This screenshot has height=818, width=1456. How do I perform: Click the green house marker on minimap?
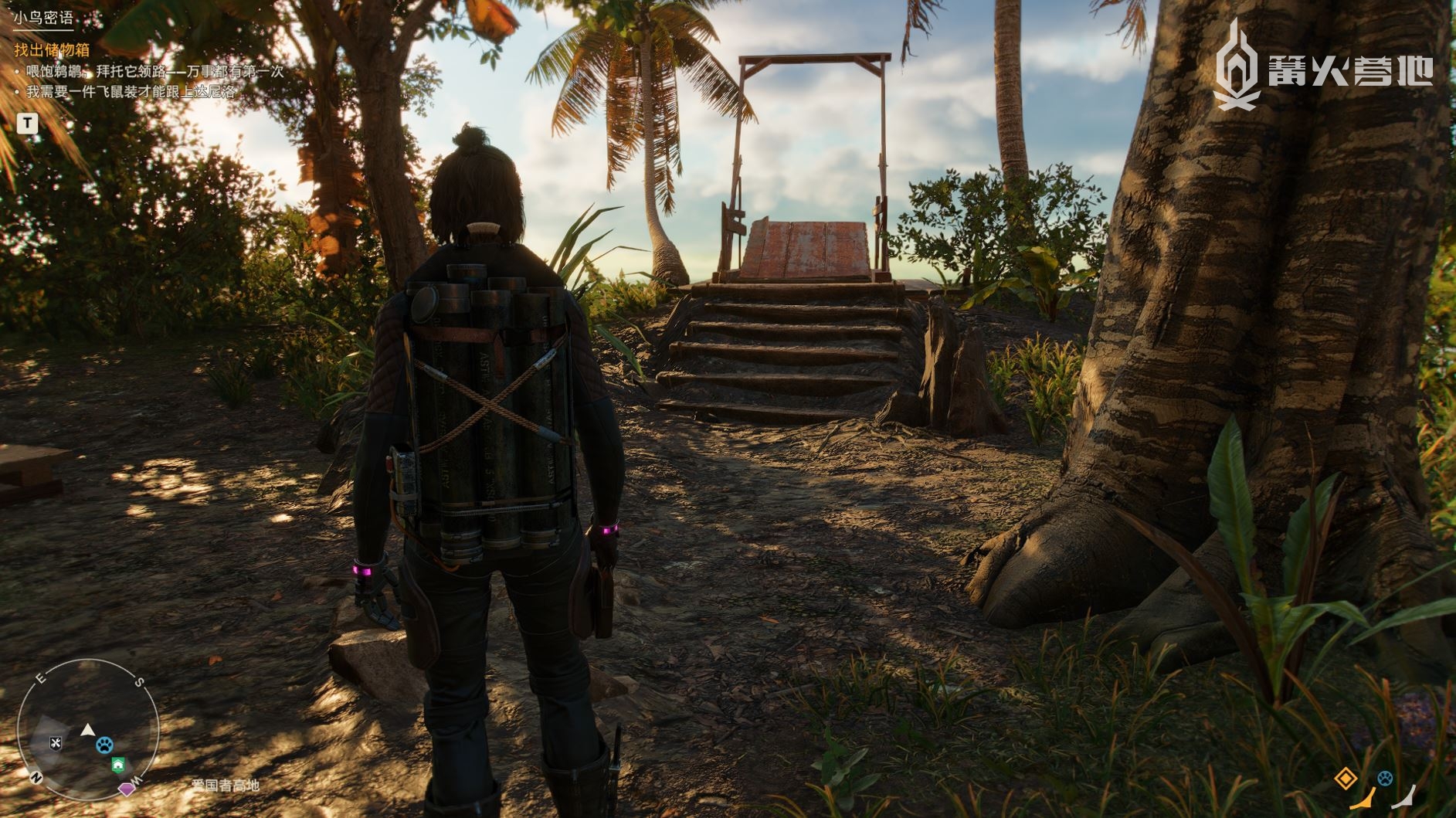117,765
